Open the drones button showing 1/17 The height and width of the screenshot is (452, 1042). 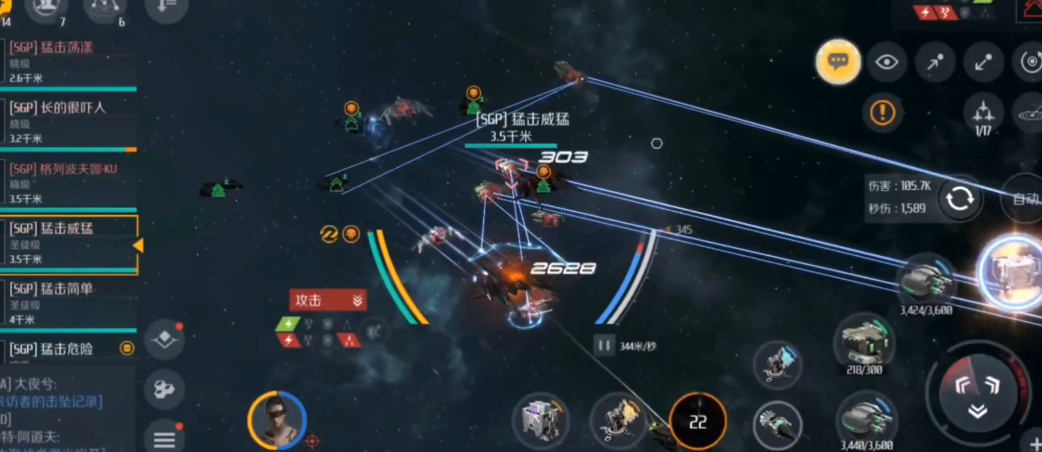(984, 115)
